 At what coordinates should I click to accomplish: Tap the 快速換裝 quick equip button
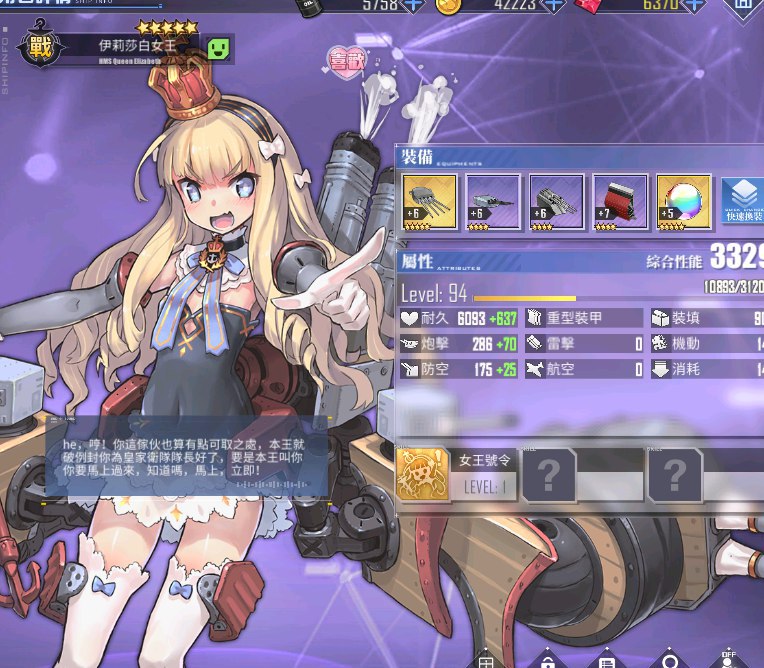(x=742, y=201)
